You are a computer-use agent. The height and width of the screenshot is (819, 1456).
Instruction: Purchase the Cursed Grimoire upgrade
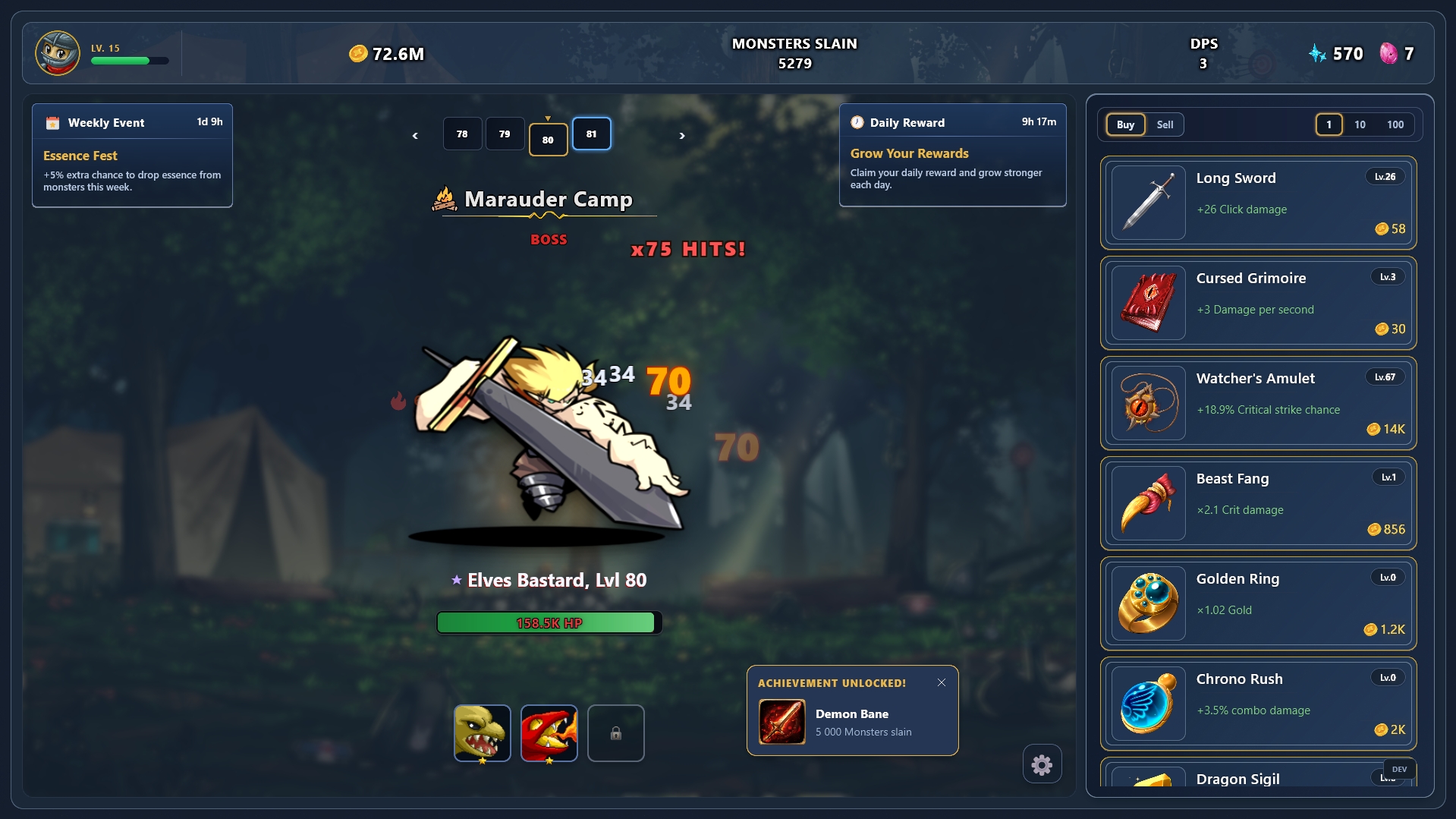(1258, 303)
